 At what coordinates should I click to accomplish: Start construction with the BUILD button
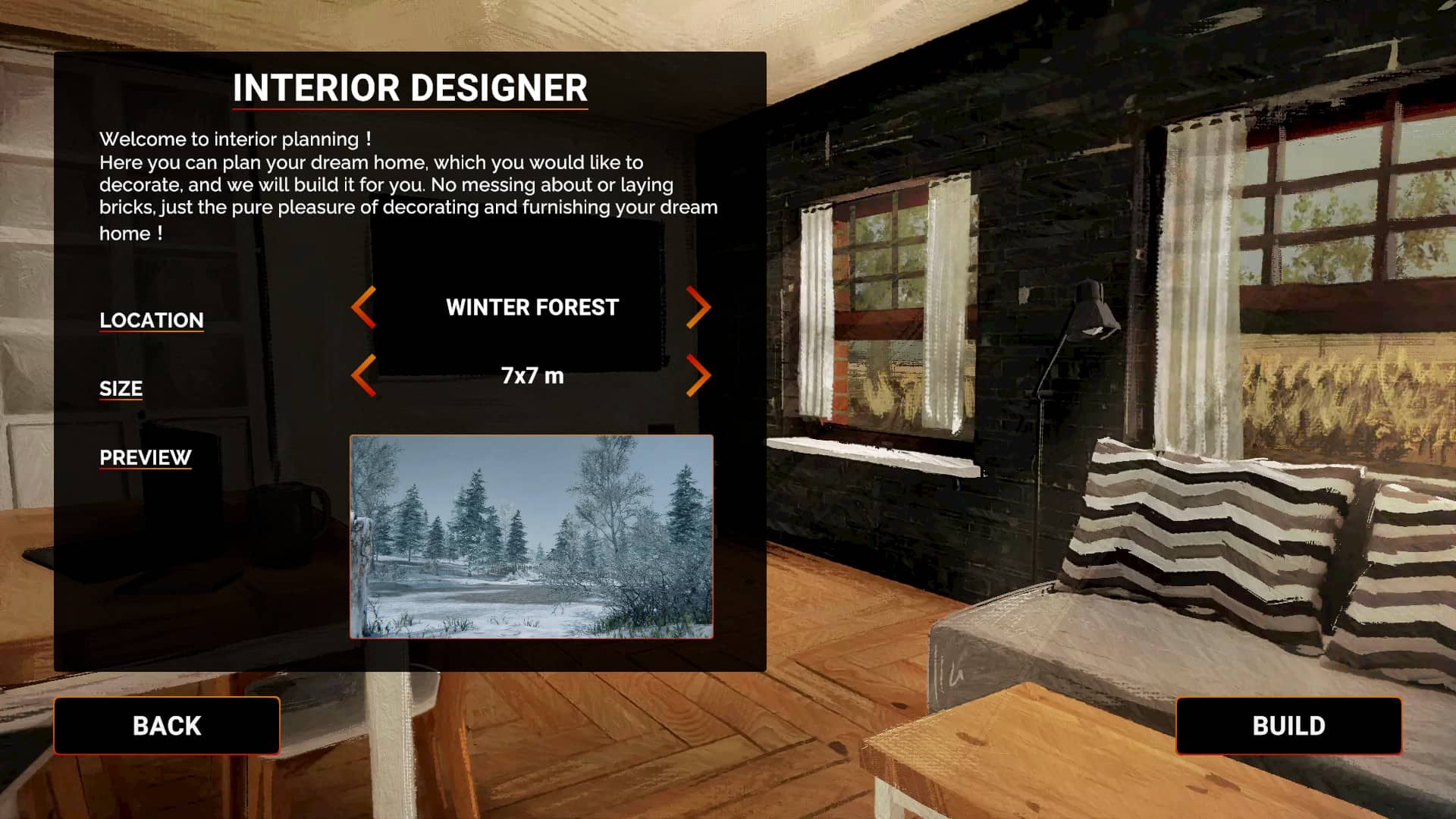pos(1288,726)
